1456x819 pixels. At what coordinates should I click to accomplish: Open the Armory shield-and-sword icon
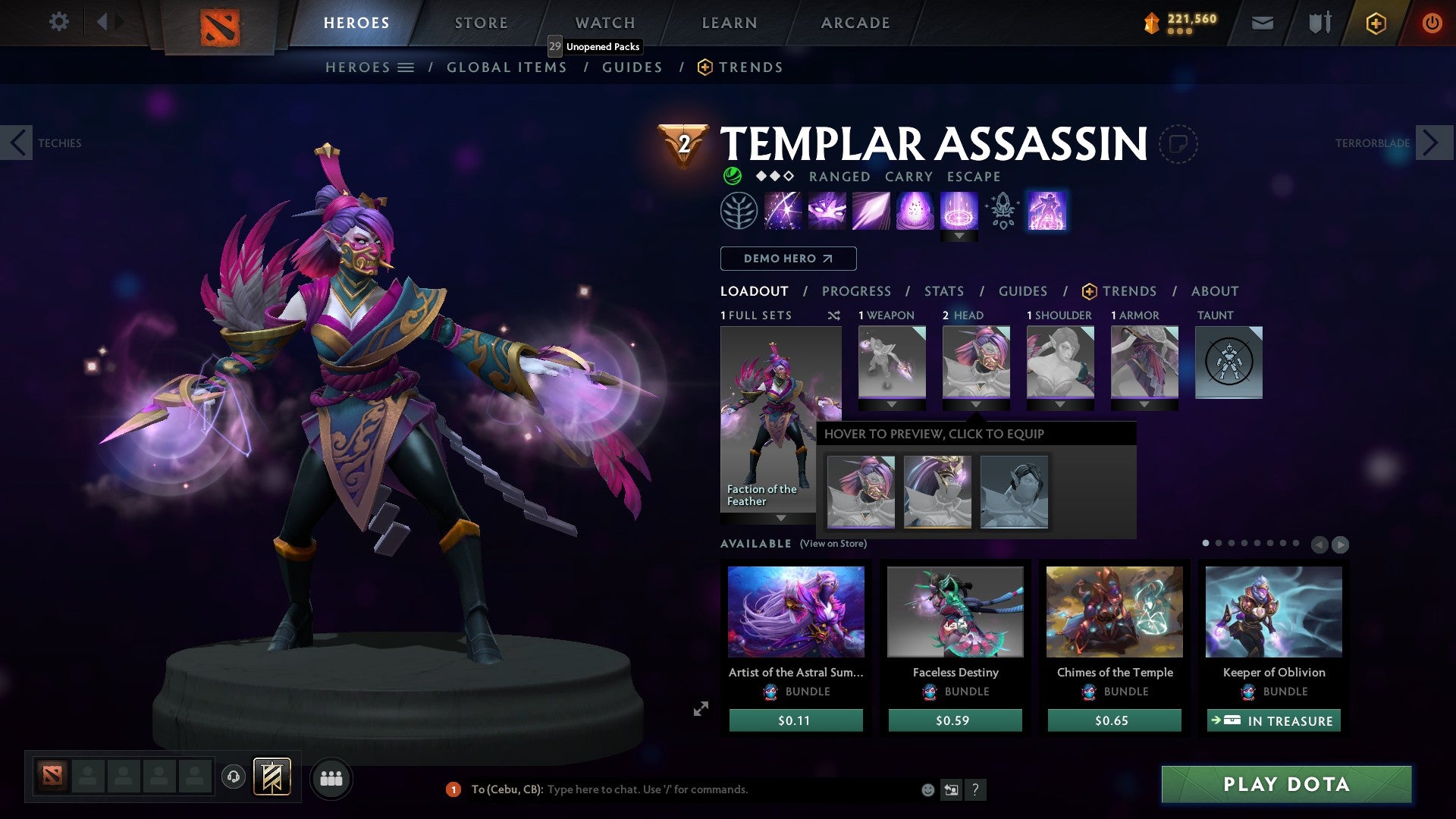tap(1319, 23)
